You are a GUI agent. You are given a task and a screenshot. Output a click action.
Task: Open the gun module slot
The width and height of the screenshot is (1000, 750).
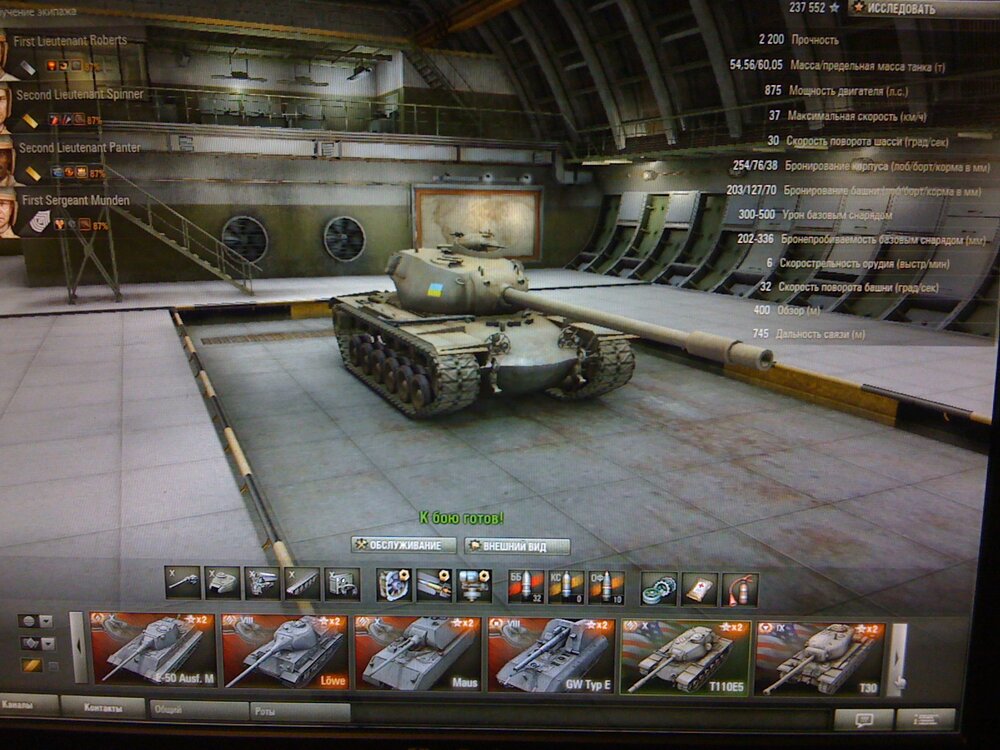182,582
